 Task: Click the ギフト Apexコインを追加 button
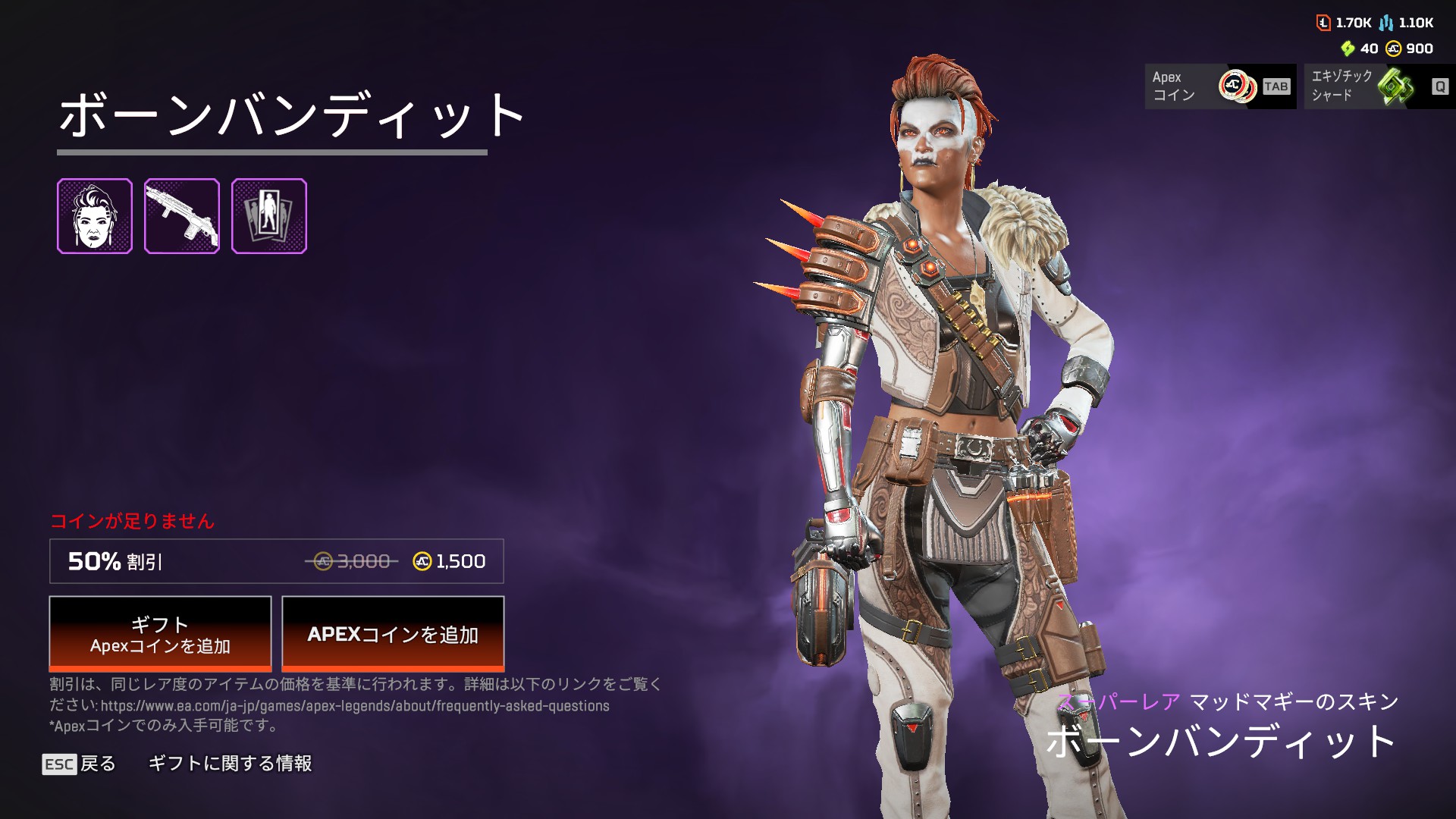point(160,634)
